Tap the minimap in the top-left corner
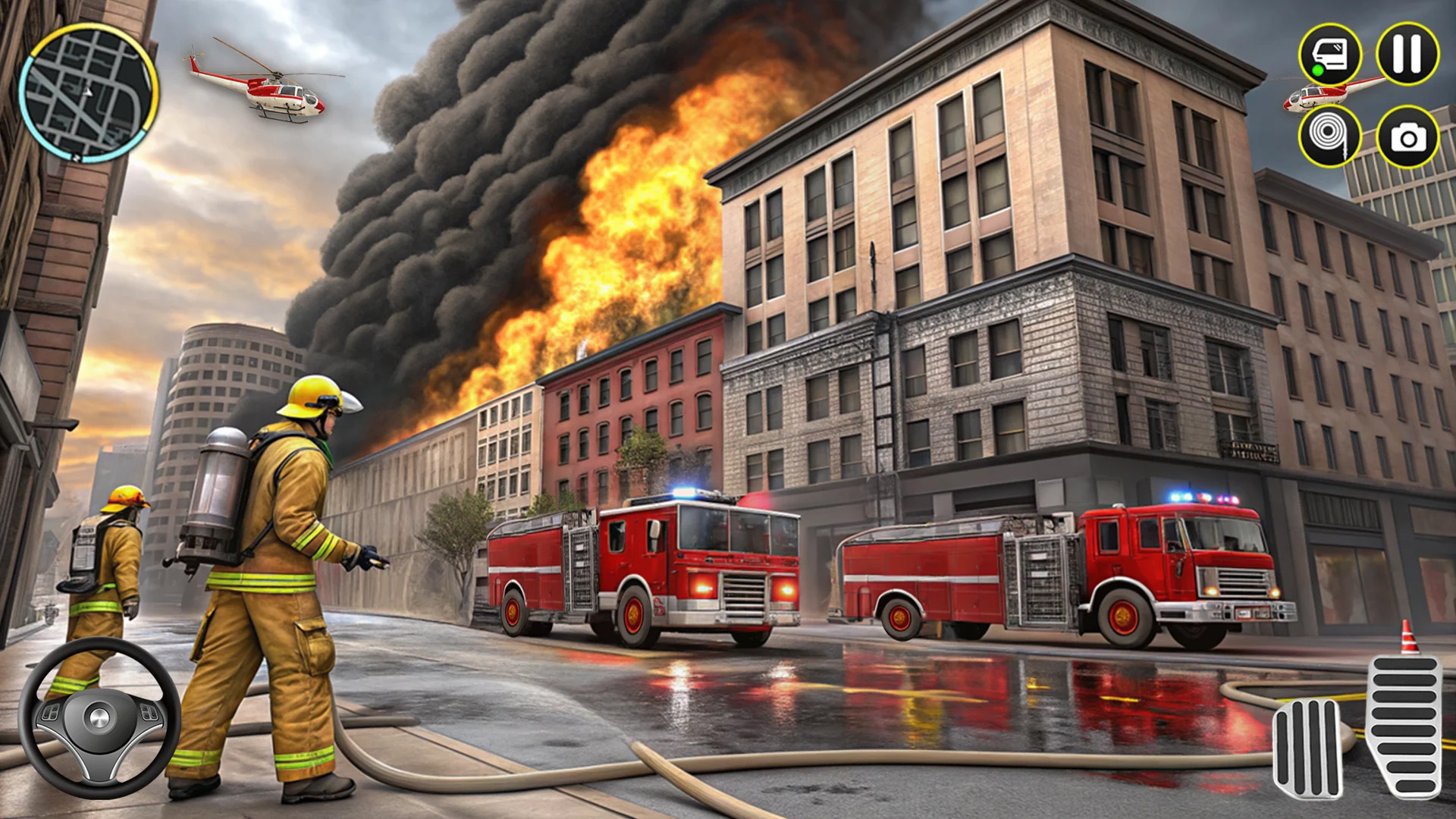1456x819 pixels. [91, 91]
